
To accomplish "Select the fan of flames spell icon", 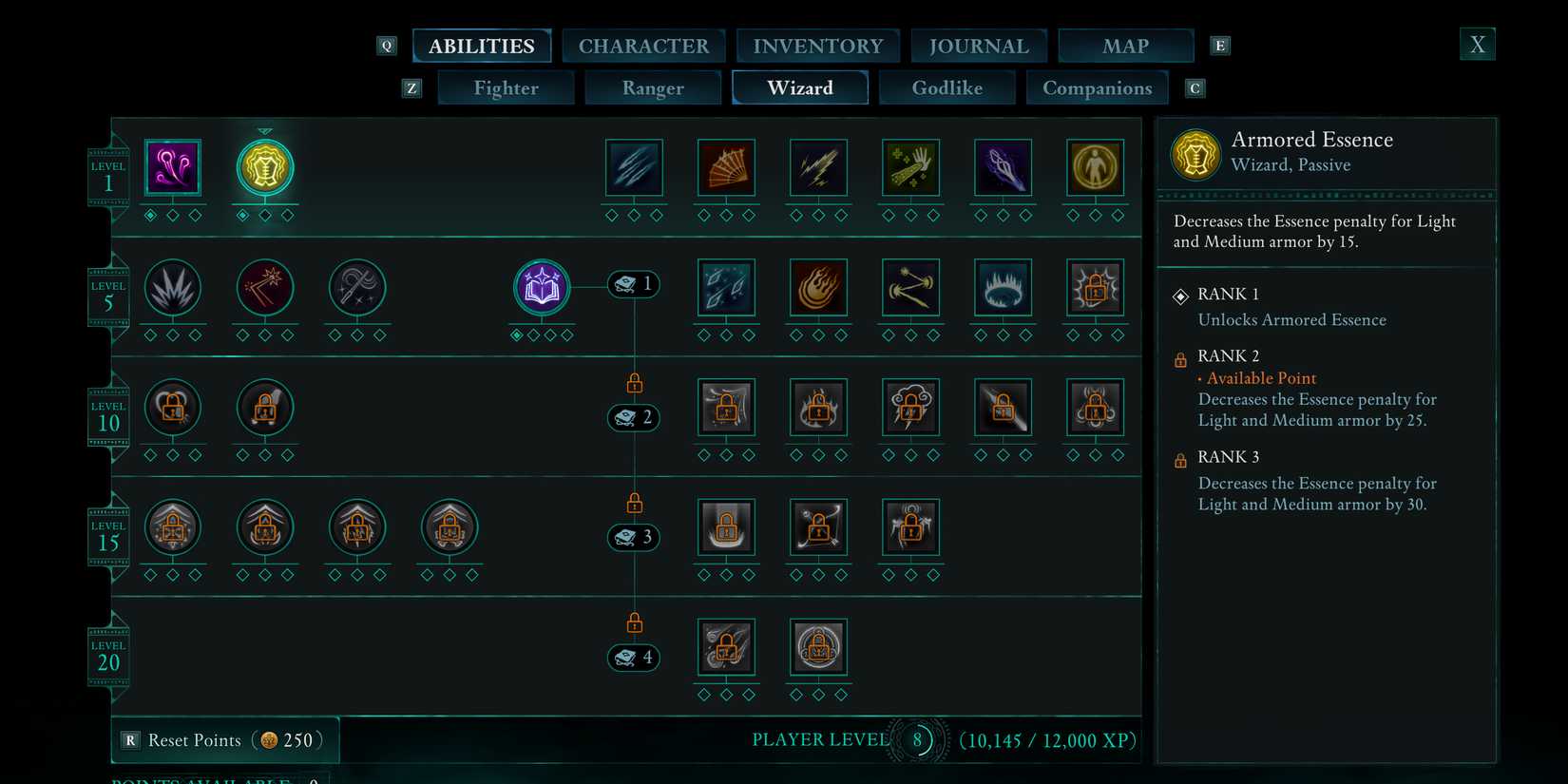I will pyautogui.click(x=725, y=166).
